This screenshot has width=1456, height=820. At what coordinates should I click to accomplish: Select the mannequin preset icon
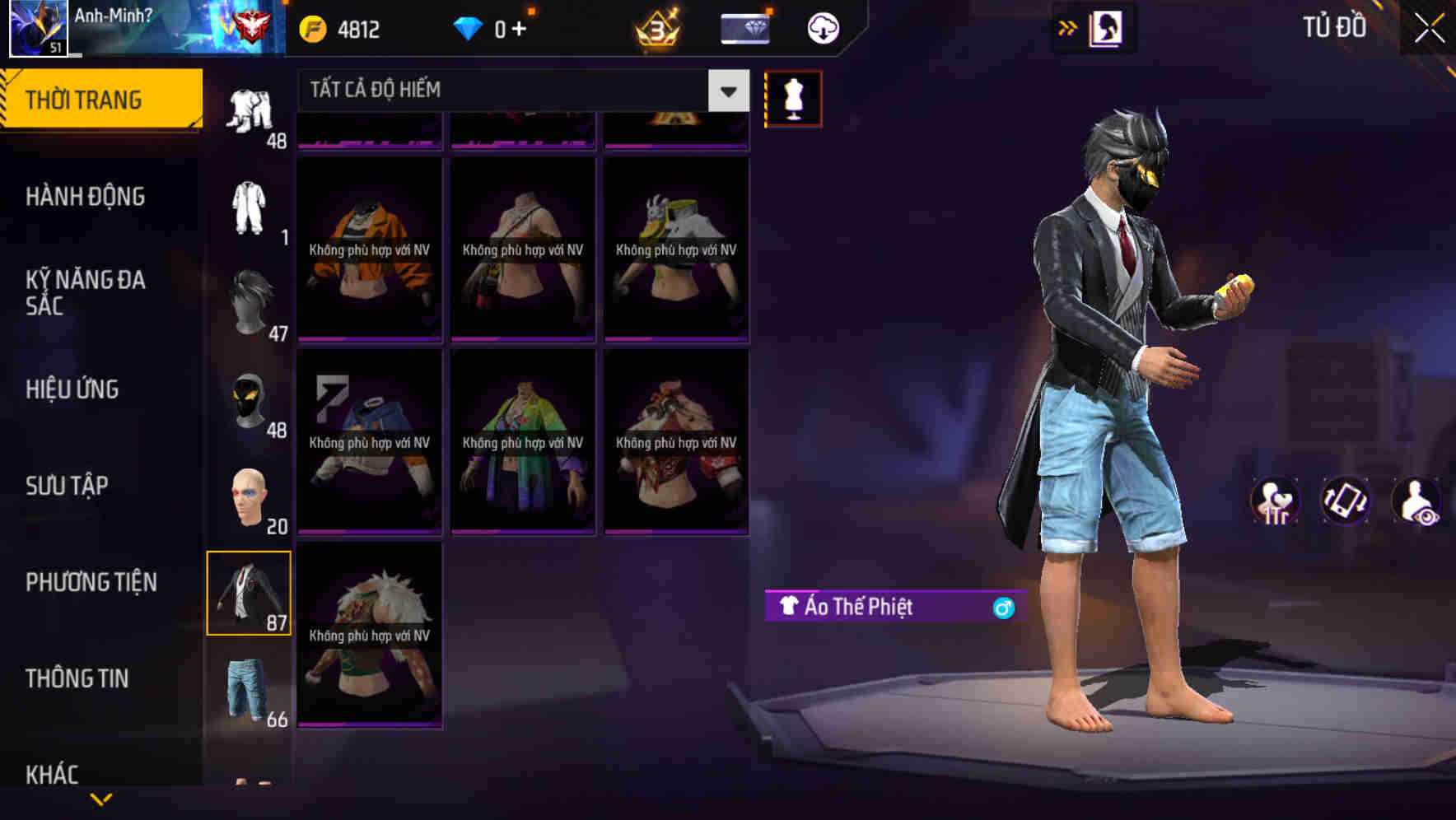pyautogui.click(x=792, y=98)
